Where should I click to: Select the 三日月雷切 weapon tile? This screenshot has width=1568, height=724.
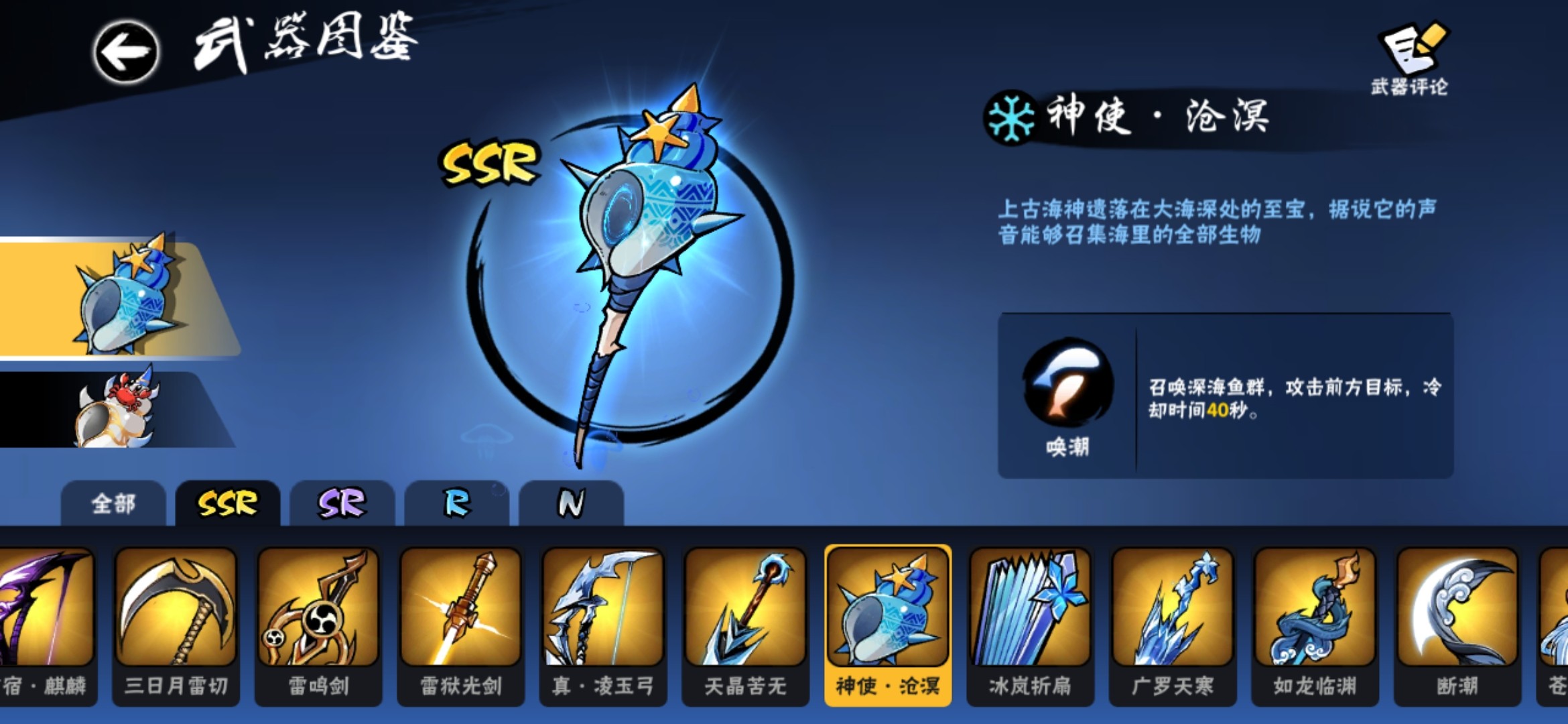pos(176,625)
